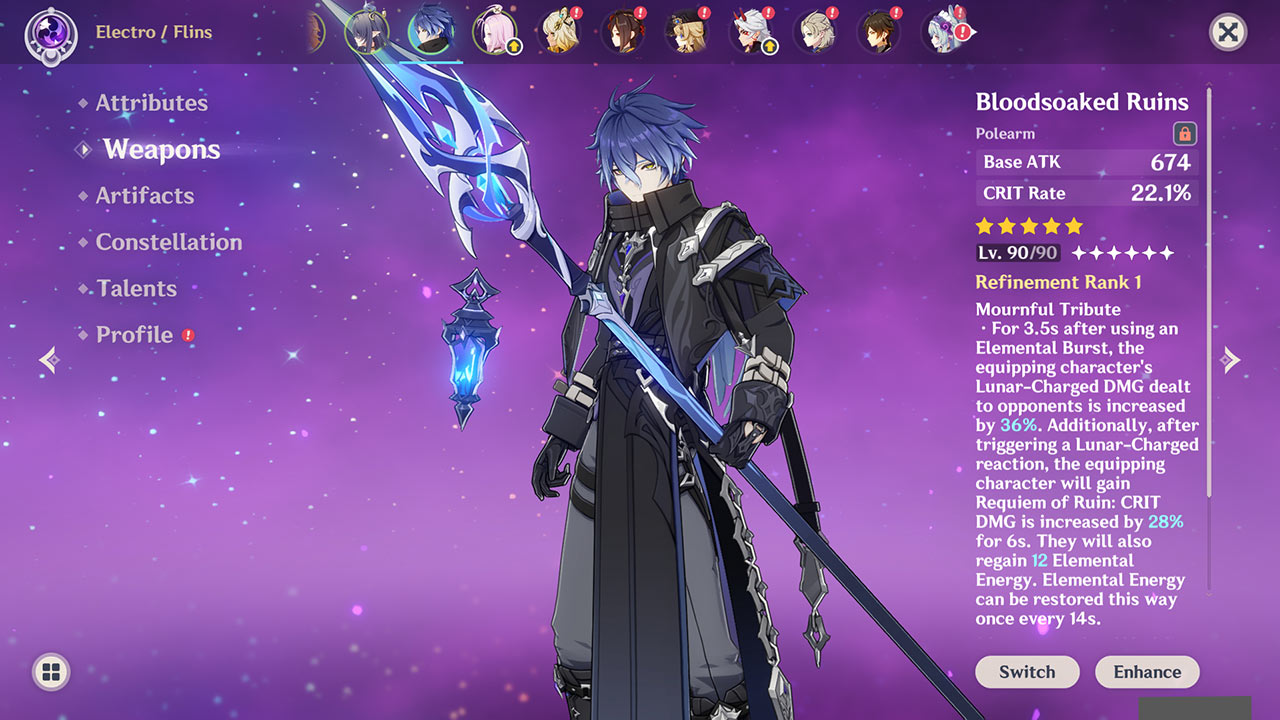Select the rightmost character portrait with red badge

(945, 30)
